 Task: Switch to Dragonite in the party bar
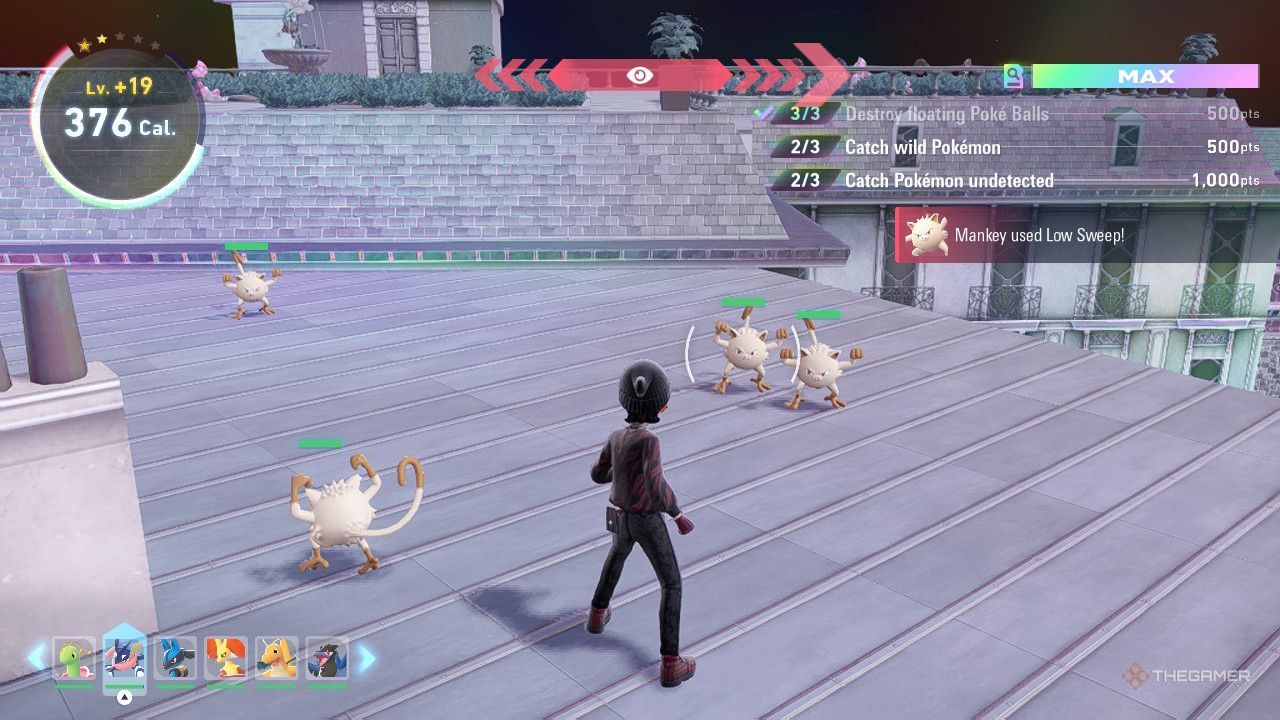pyautogui.click(x=276, y=659)
